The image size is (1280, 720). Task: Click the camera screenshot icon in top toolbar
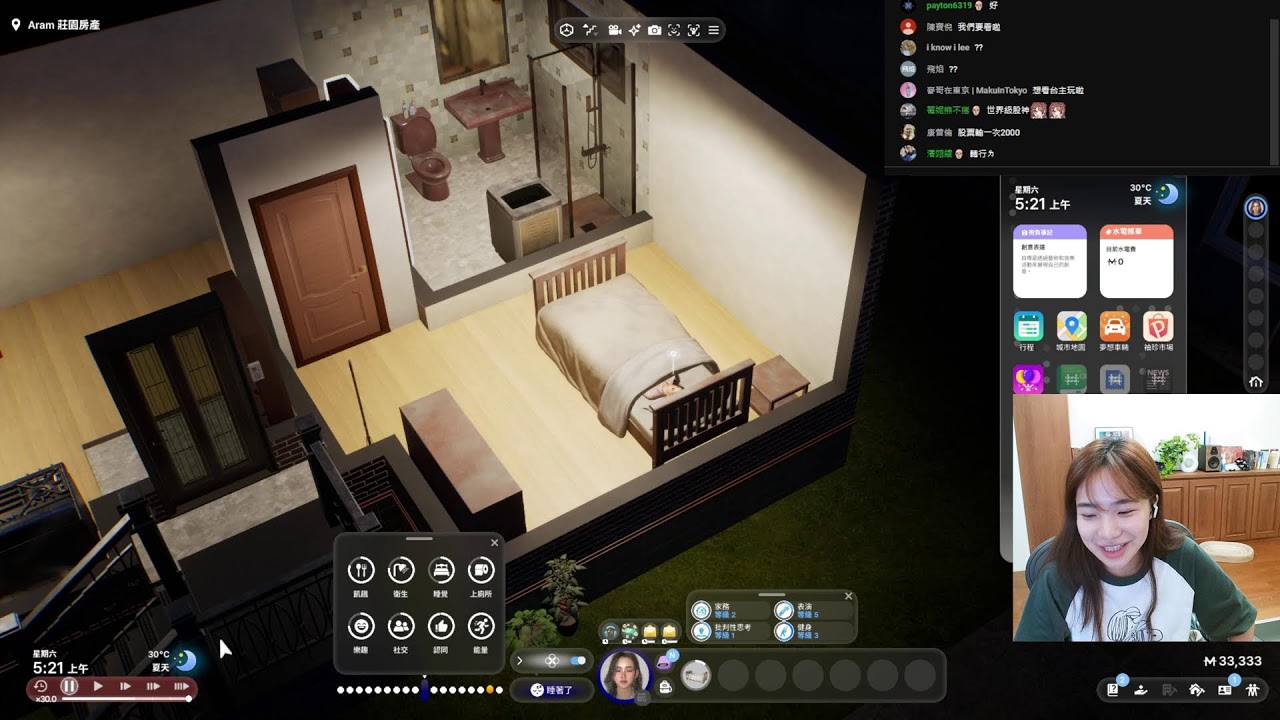(654, 30)
